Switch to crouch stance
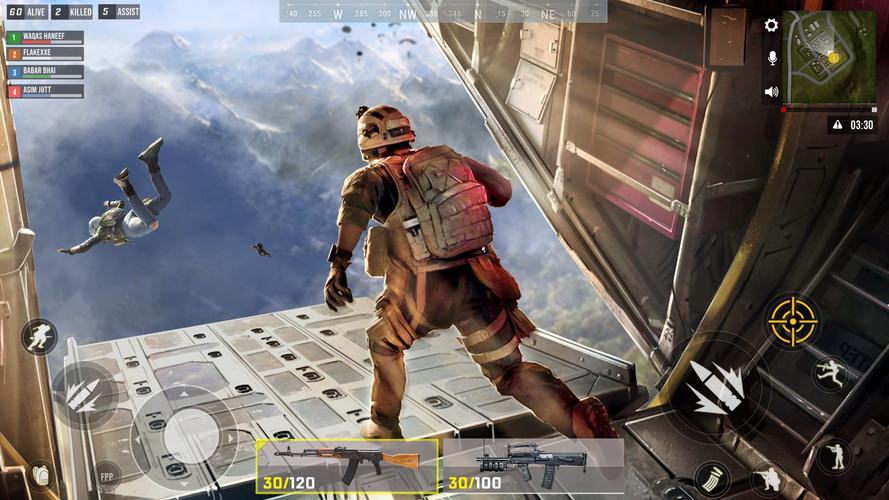Screen dimensions: 889x500 (768, 479)
